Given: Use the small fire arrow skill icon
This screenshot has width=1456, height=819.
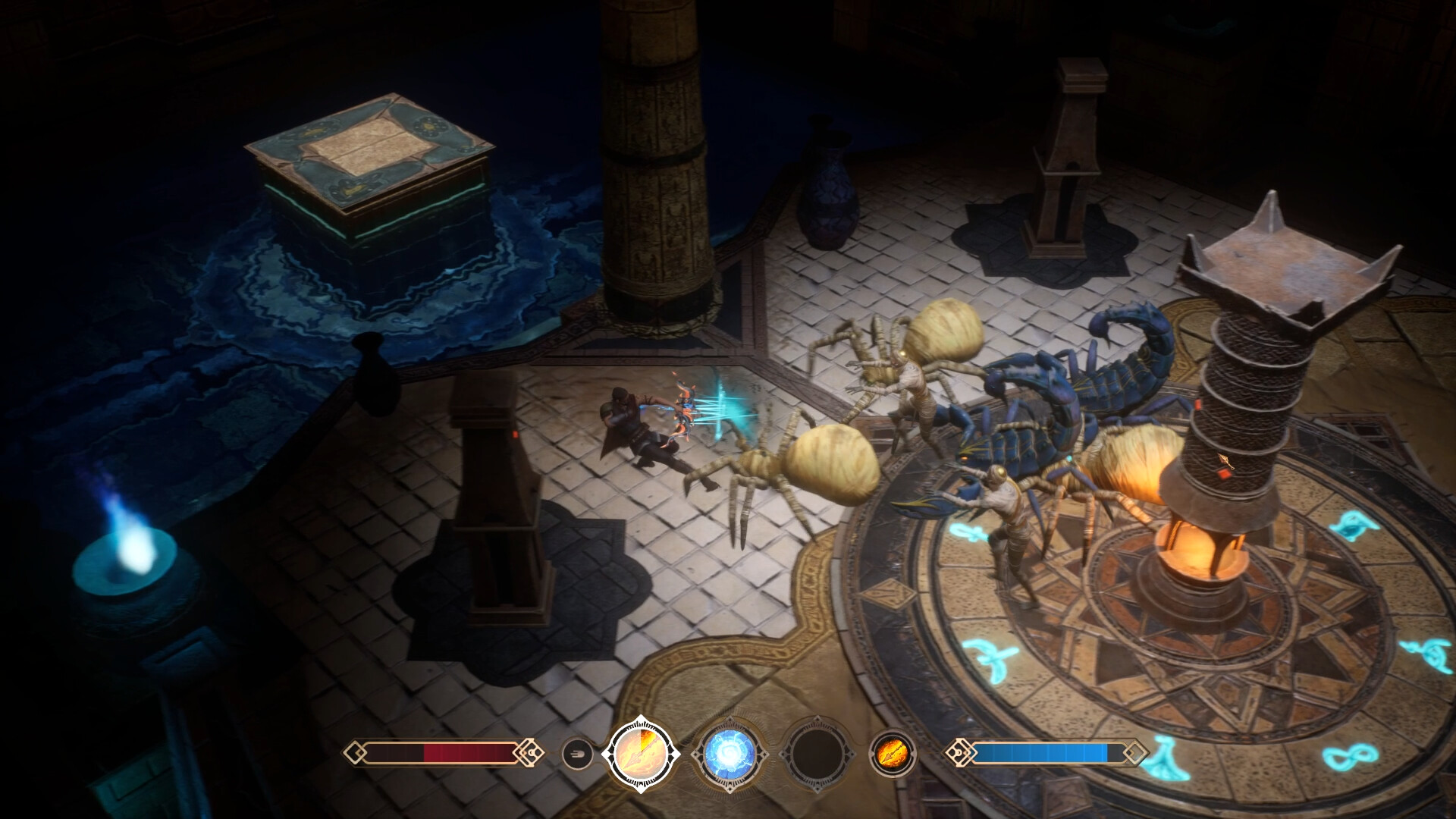Looking at the screenshot, I should (892, 754).
